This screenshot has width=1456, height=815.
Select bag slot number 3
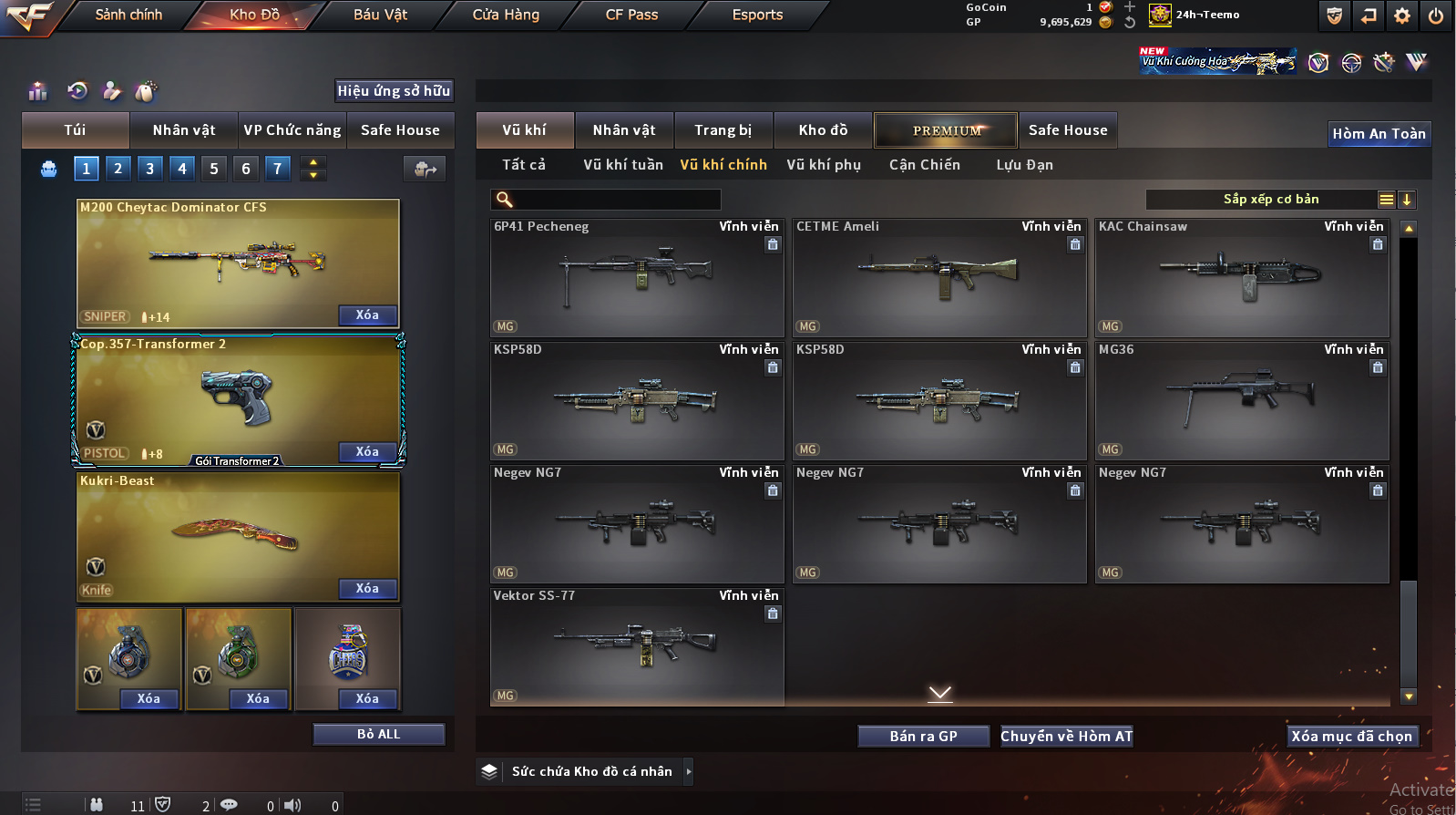150,168
